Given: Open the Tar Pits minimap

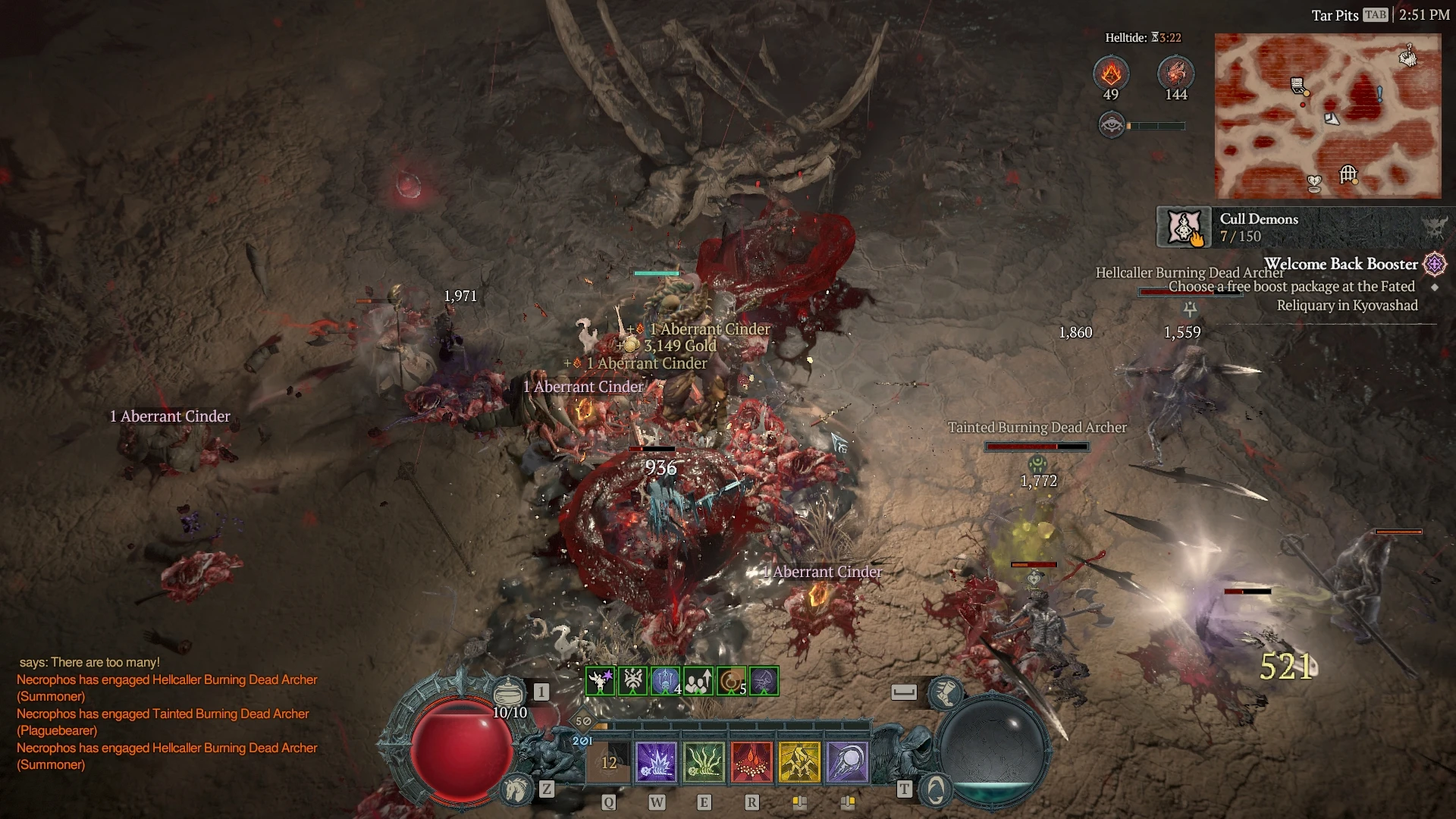Looking at the screenshot, I should click(1327, 115).
